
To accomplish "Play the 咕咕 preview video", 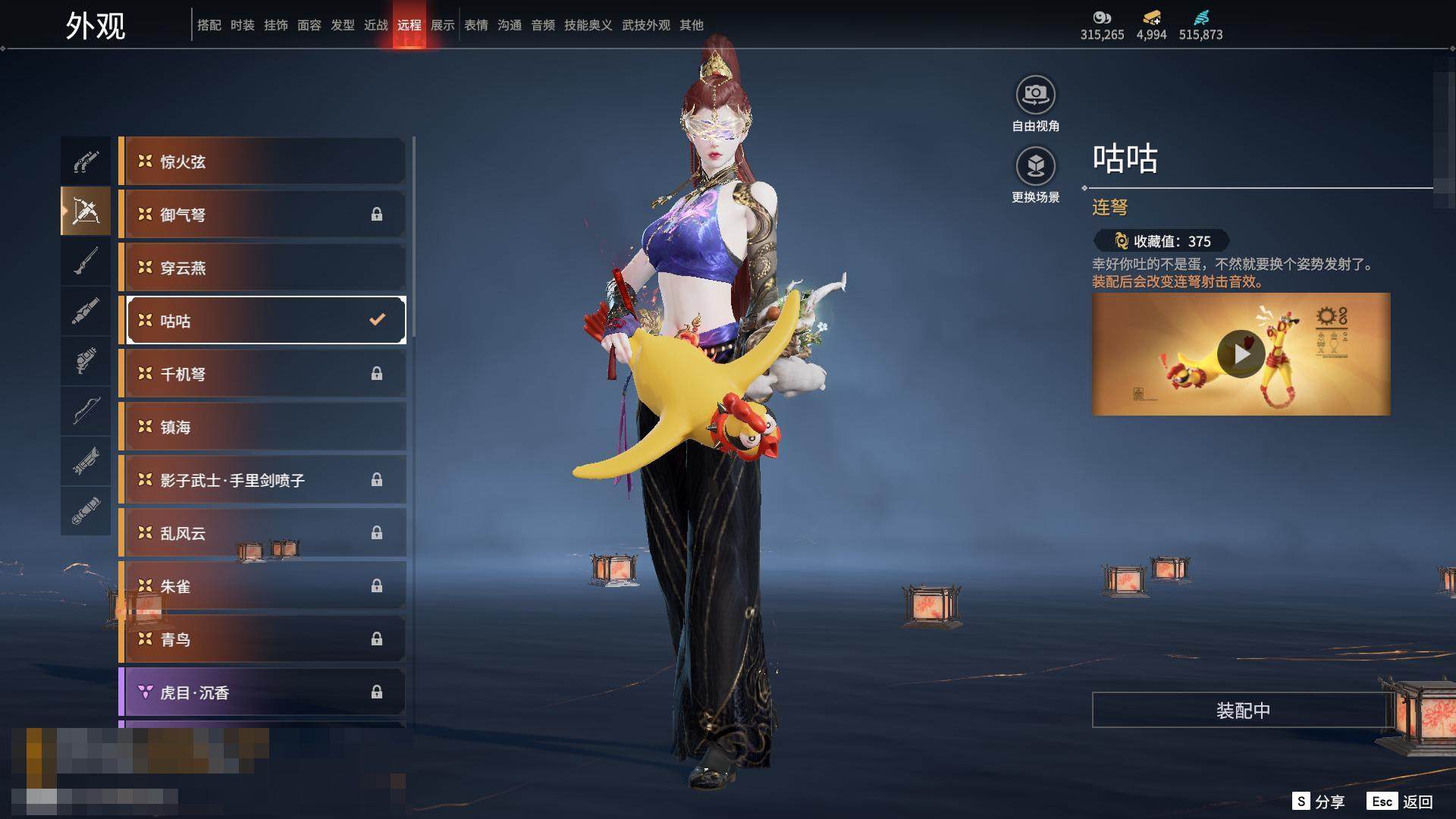I will click(1241, 354).
